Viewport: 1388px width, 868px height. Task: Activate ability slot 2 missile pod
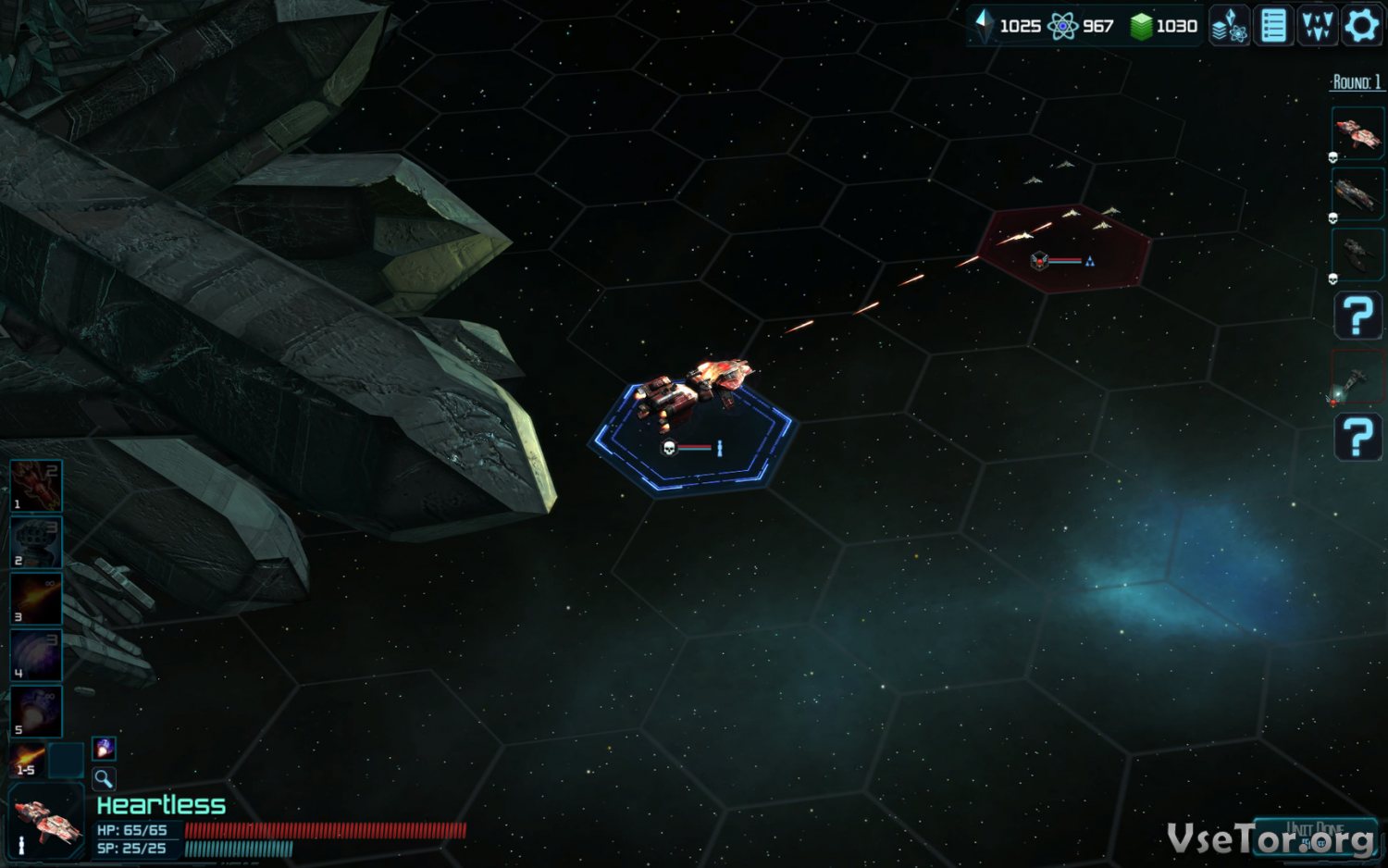[x=36, y=542]
